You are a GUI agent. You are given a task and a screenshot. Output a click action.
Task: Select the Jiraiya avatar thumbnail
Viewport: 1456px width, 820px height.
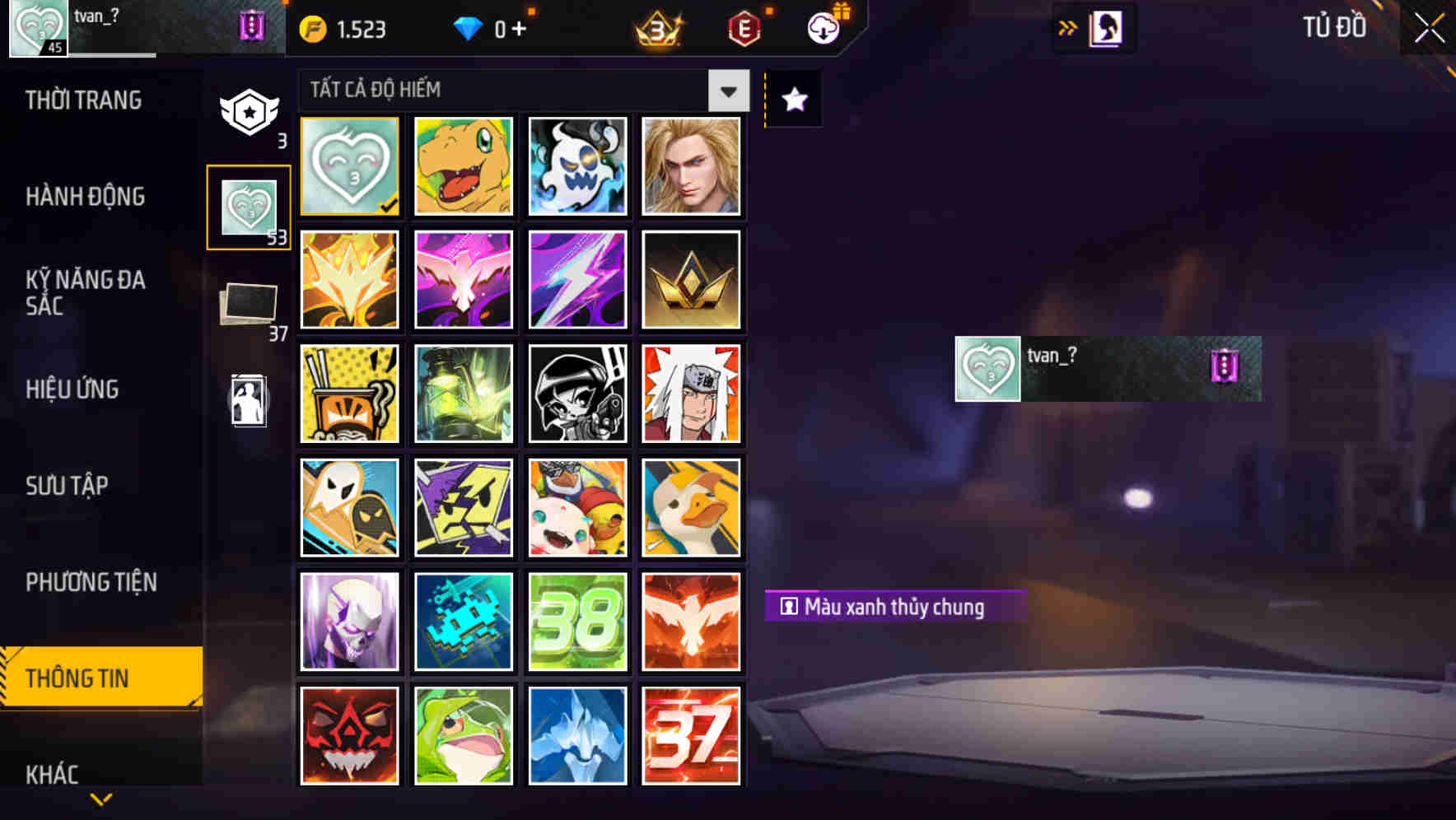(x=692, y=394)
